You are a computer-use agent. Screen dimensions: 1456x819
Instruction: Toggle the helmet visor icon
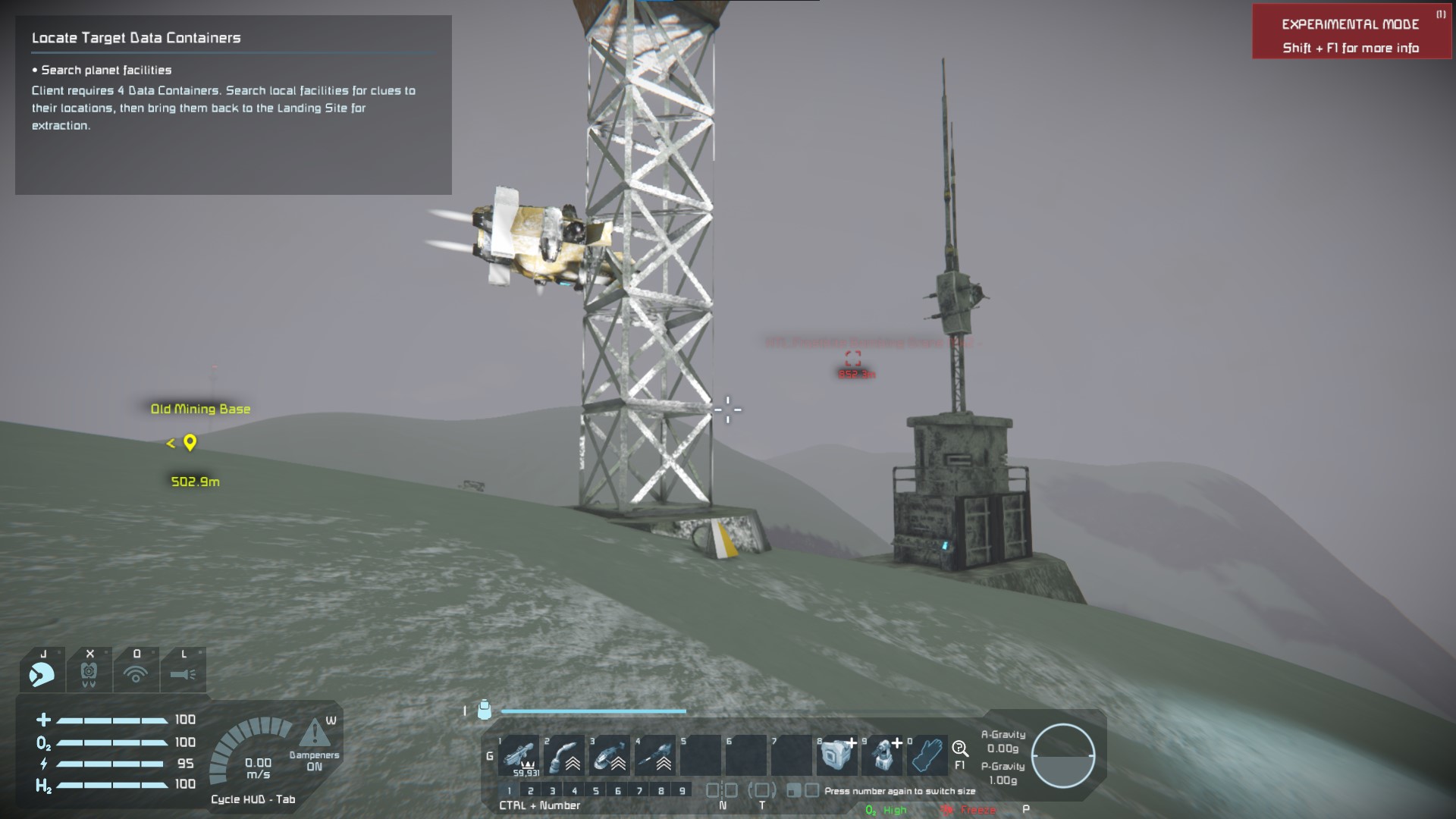click(42, 672)
